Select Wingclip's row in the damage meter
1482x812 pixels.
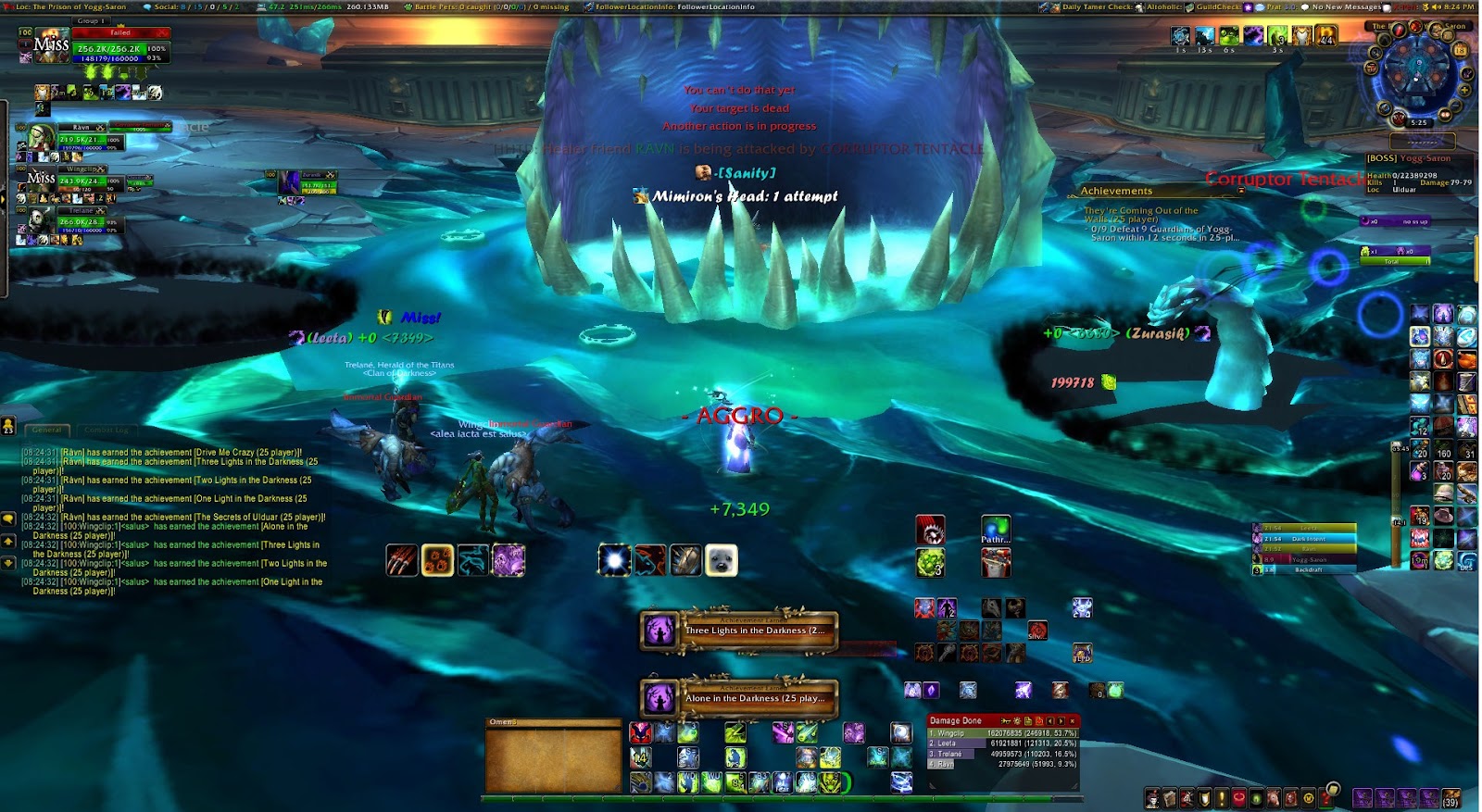pos(1002,733)
